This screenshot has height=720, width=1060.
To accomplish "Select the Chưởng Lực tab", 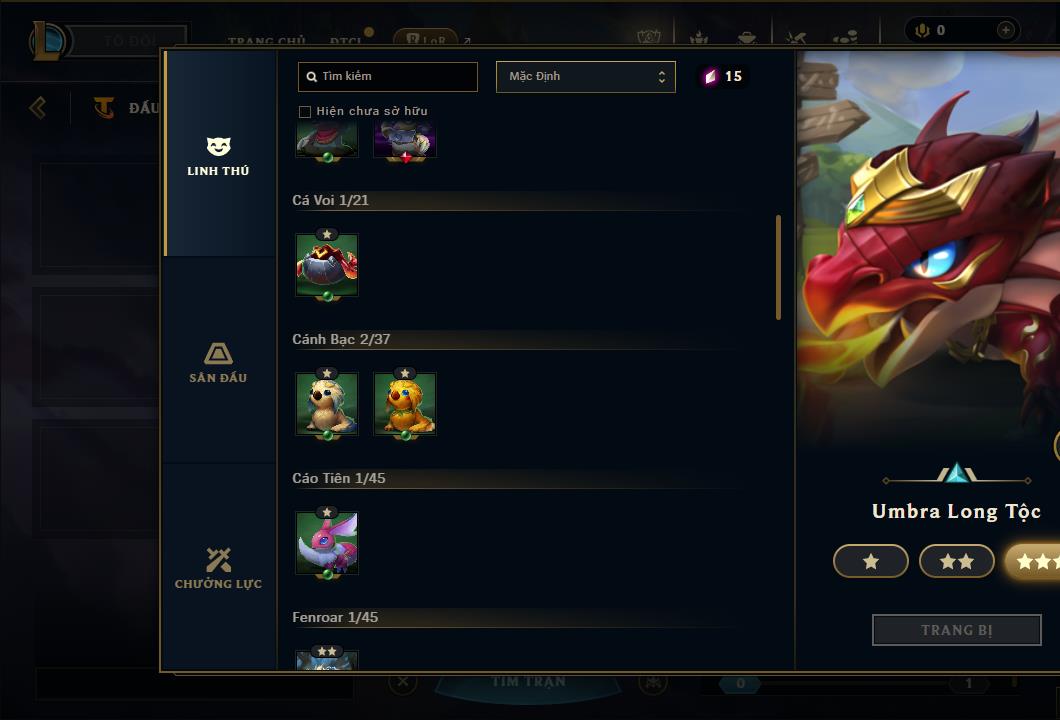I will pos(218,568).
